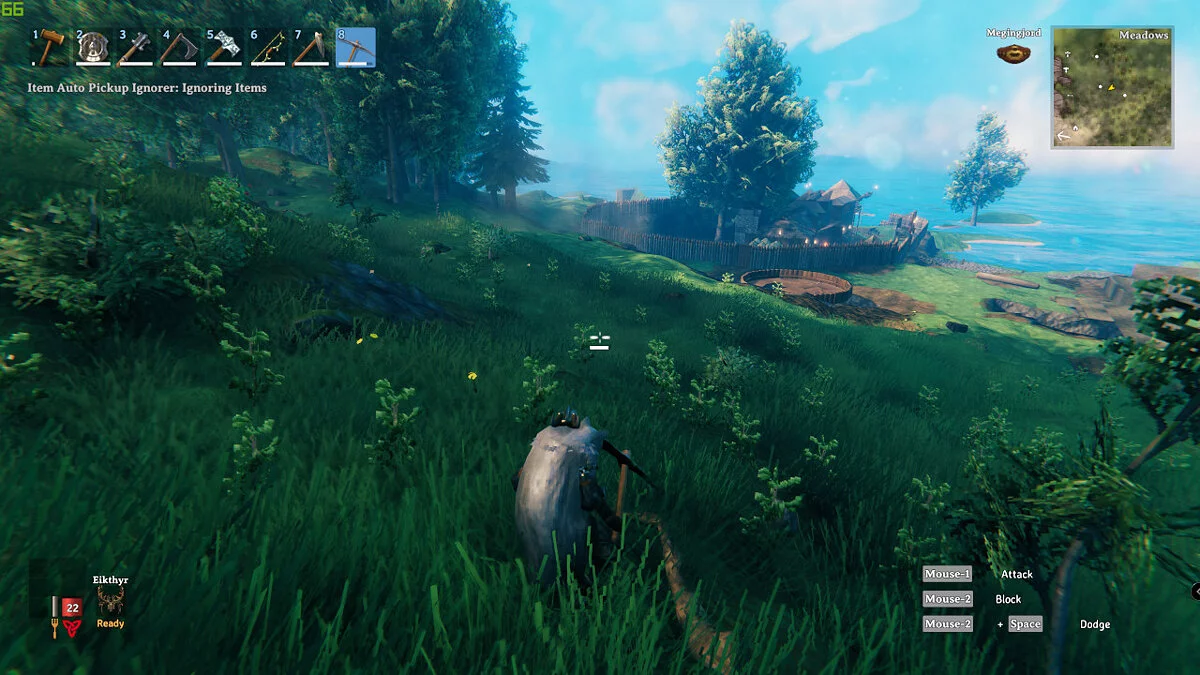This screenshot has width=1200, height=675.
Task: Activate the Eikthyr forsaken power icon
Action: tap(110, 601)
